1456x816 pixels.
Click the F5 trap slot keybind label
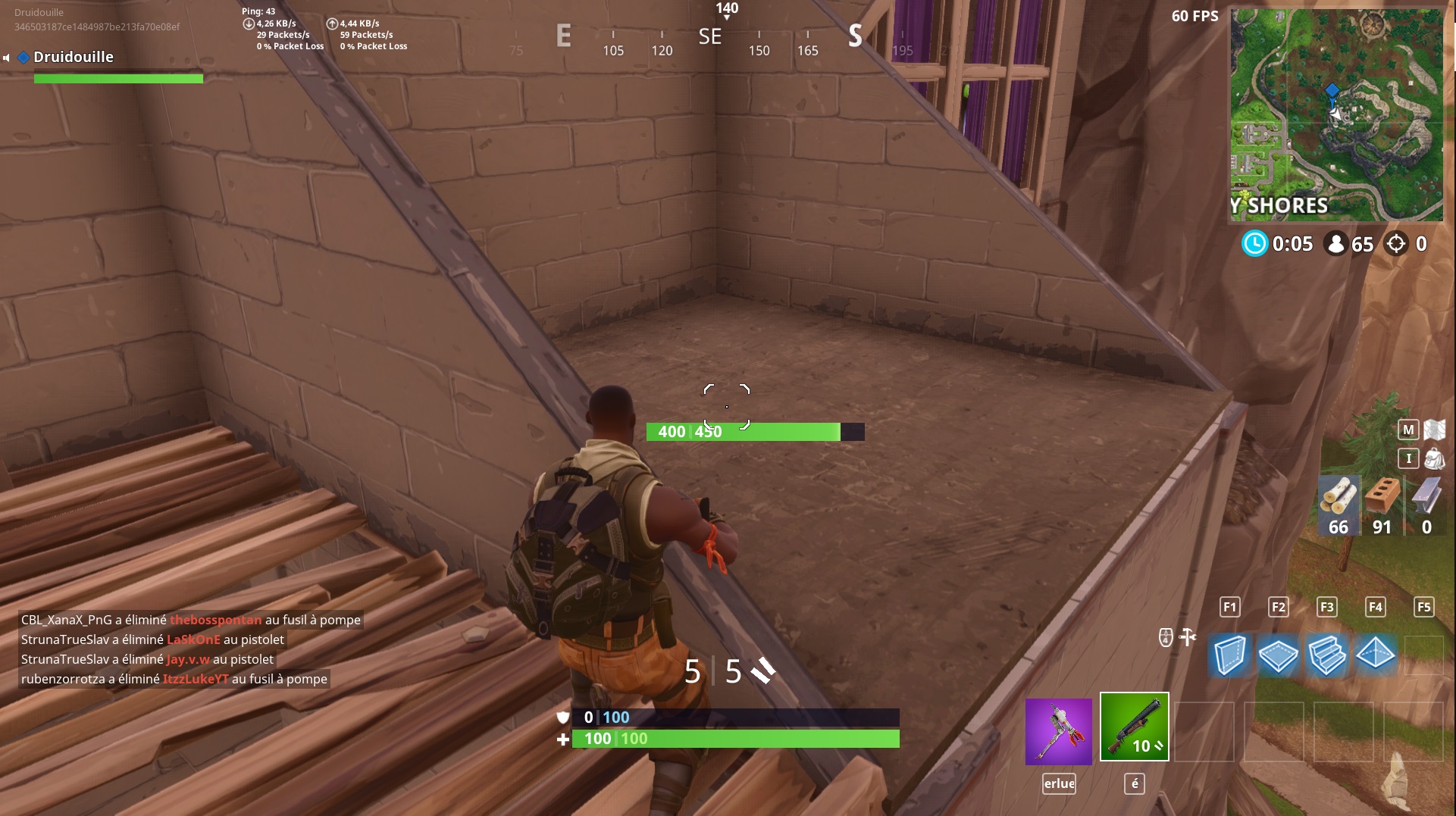click(1424, 607)
